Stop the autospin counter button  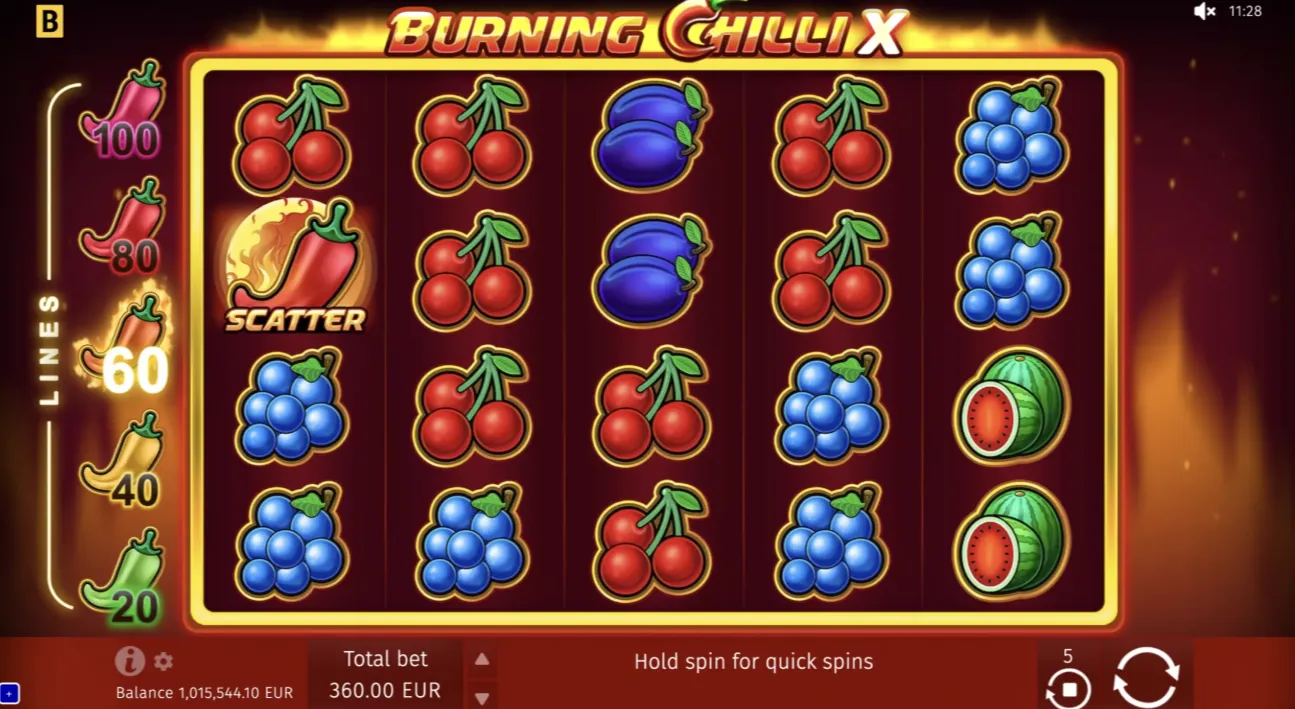tap(1068, 689)
